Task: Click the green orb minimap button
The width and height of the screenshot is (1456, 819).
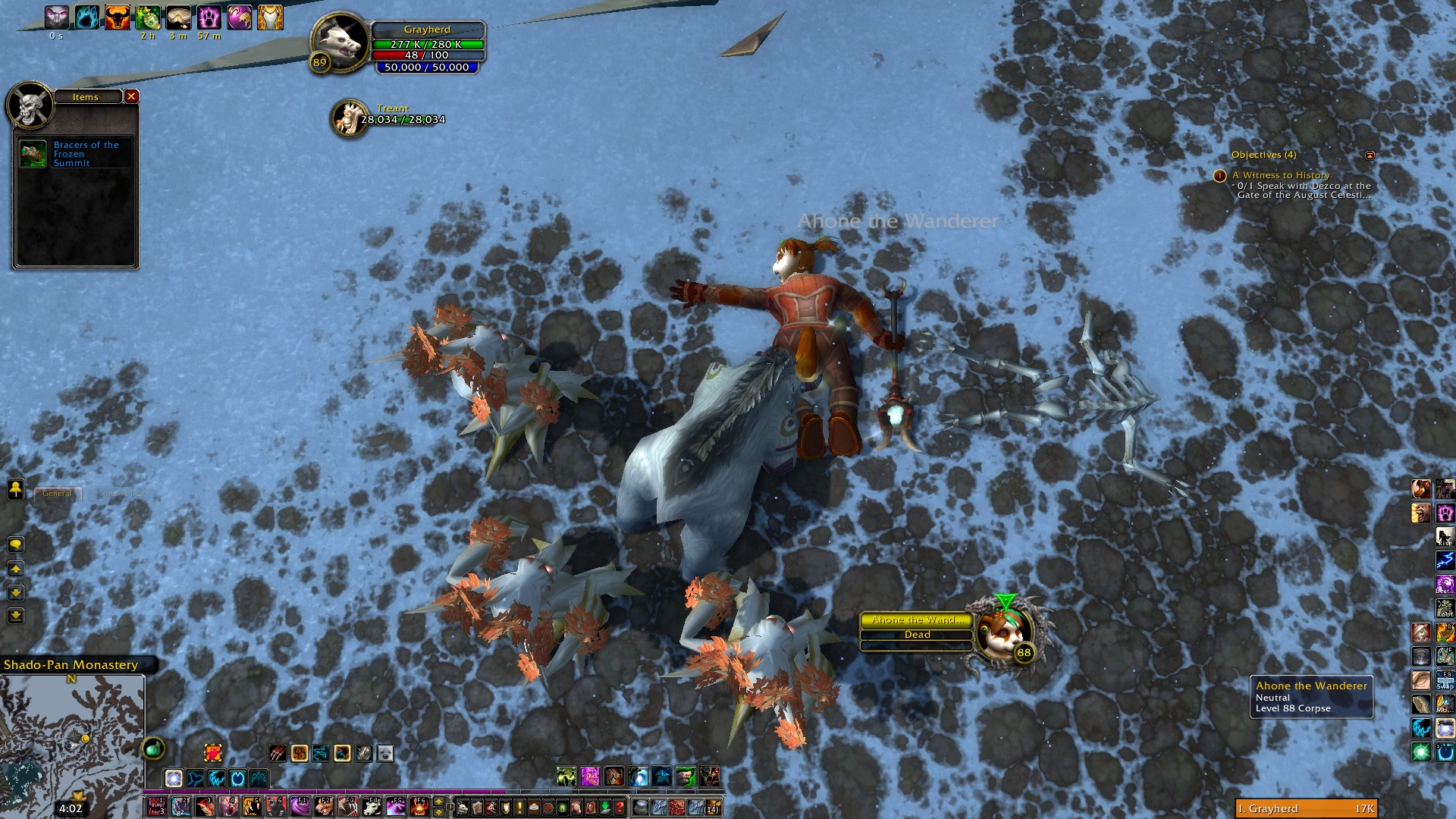Action: pyautogui.click(x=153, y=749)
